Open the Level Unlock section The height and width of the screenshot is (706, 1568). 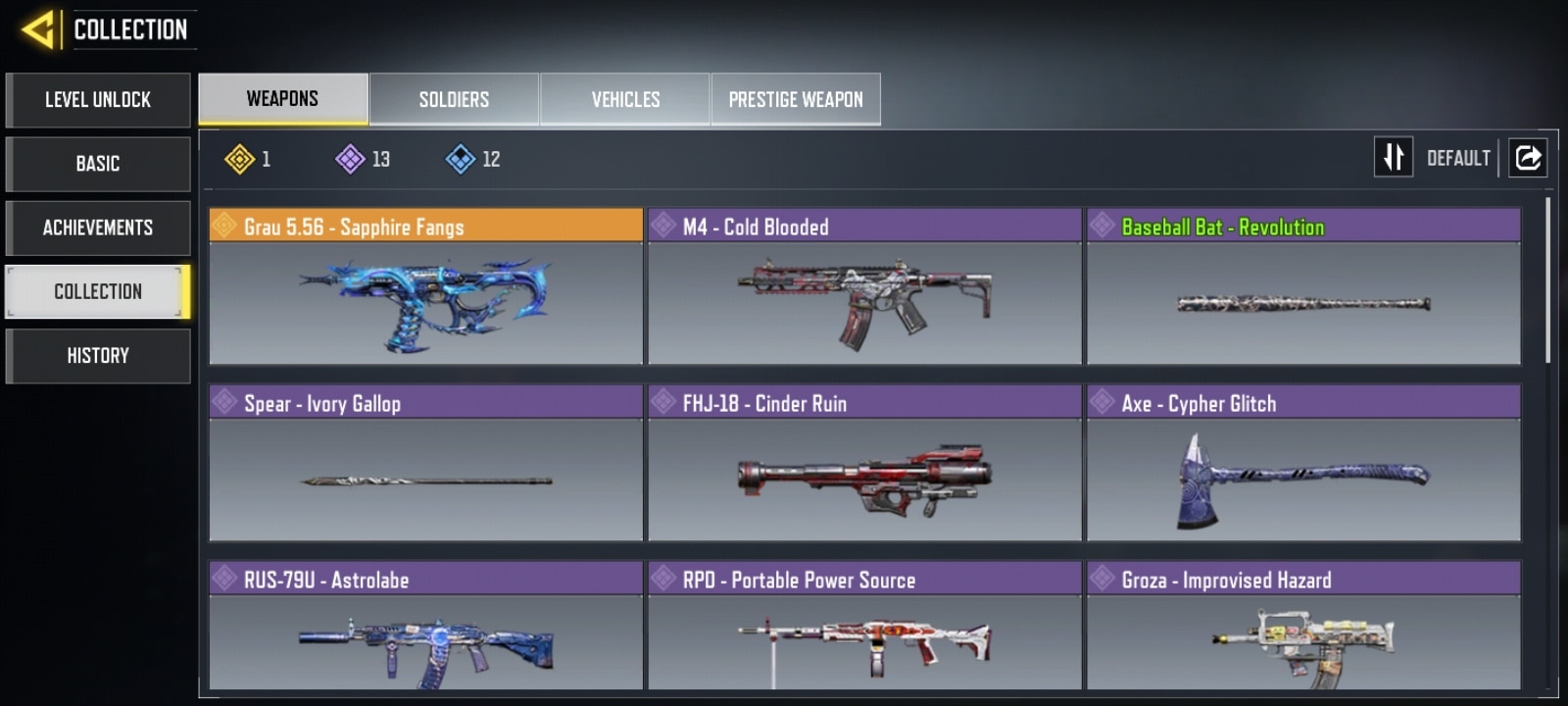point(98,100)
